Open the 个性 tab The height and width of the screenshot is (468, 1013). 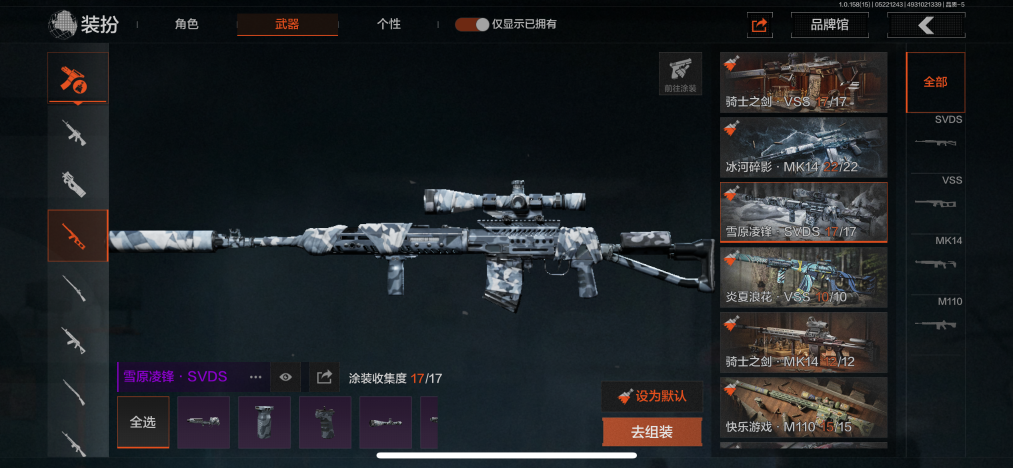pos(389,24)
